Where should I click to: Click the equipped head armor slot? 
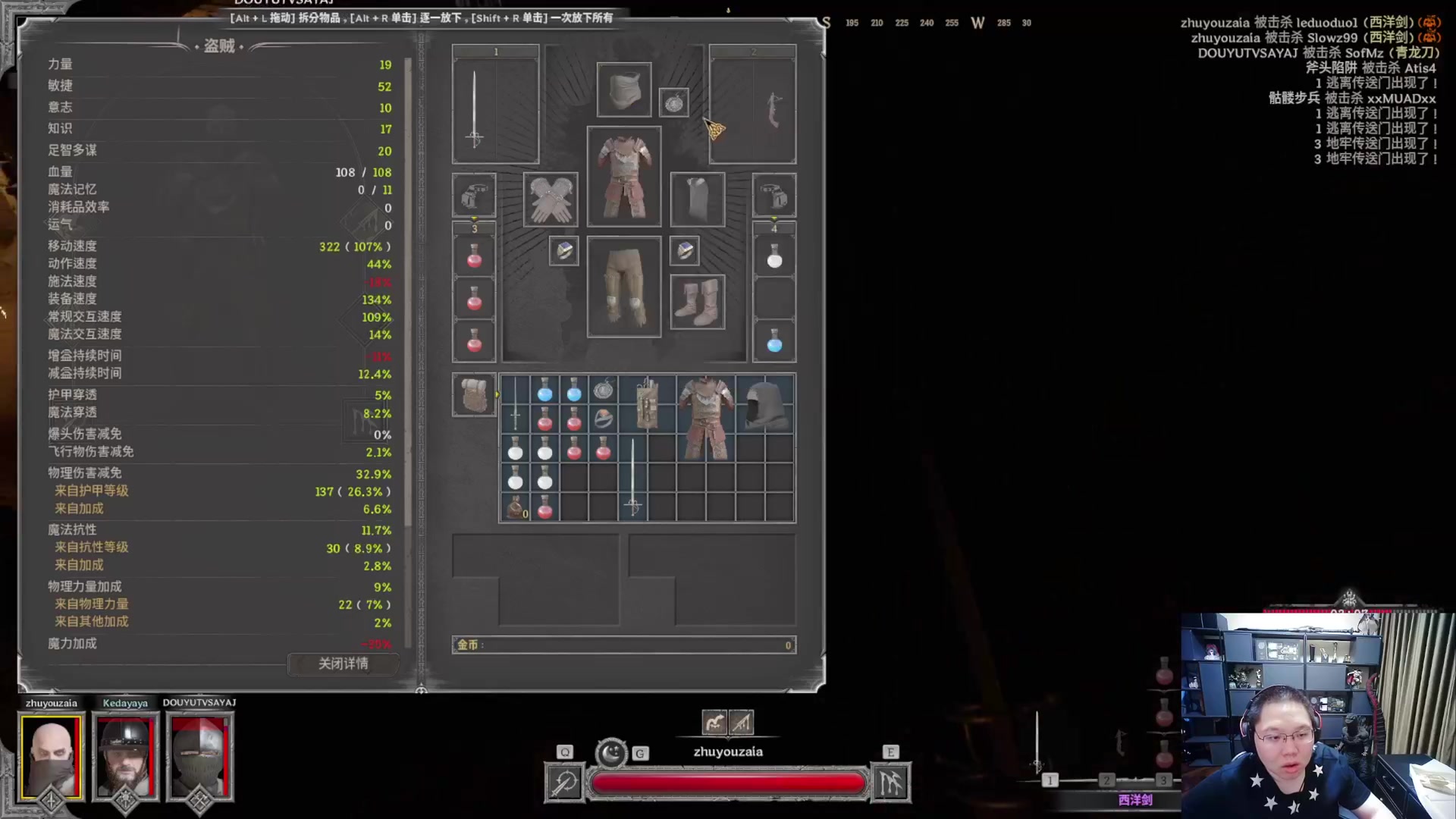623,89
